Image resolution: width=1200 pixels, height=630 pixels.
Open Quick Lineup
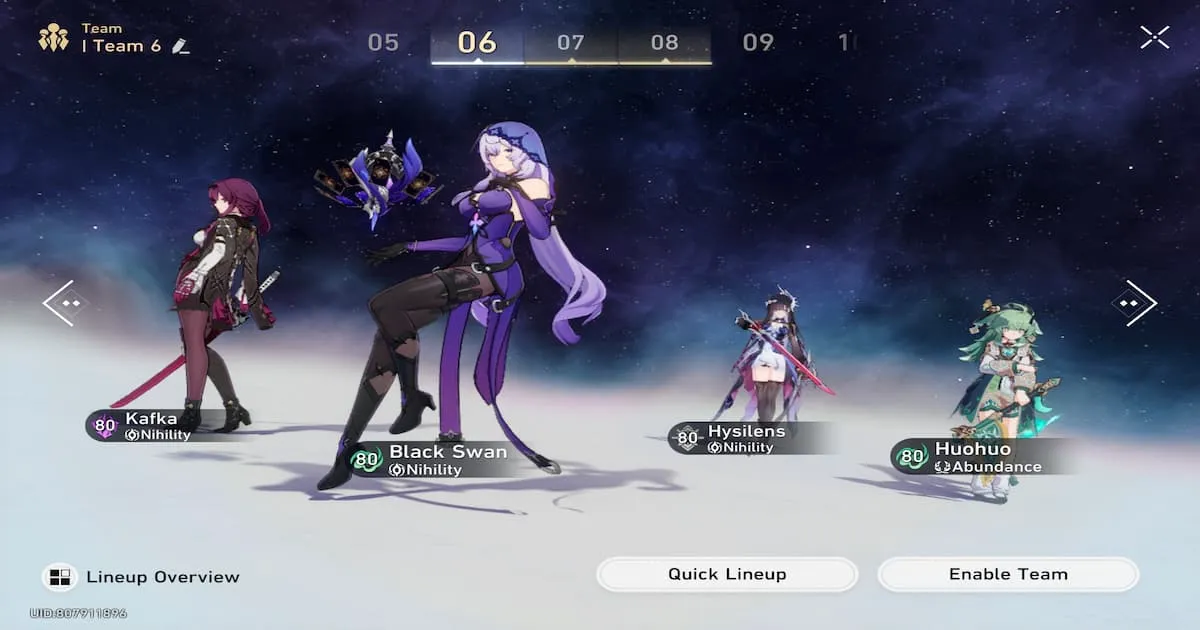point(727,574)
